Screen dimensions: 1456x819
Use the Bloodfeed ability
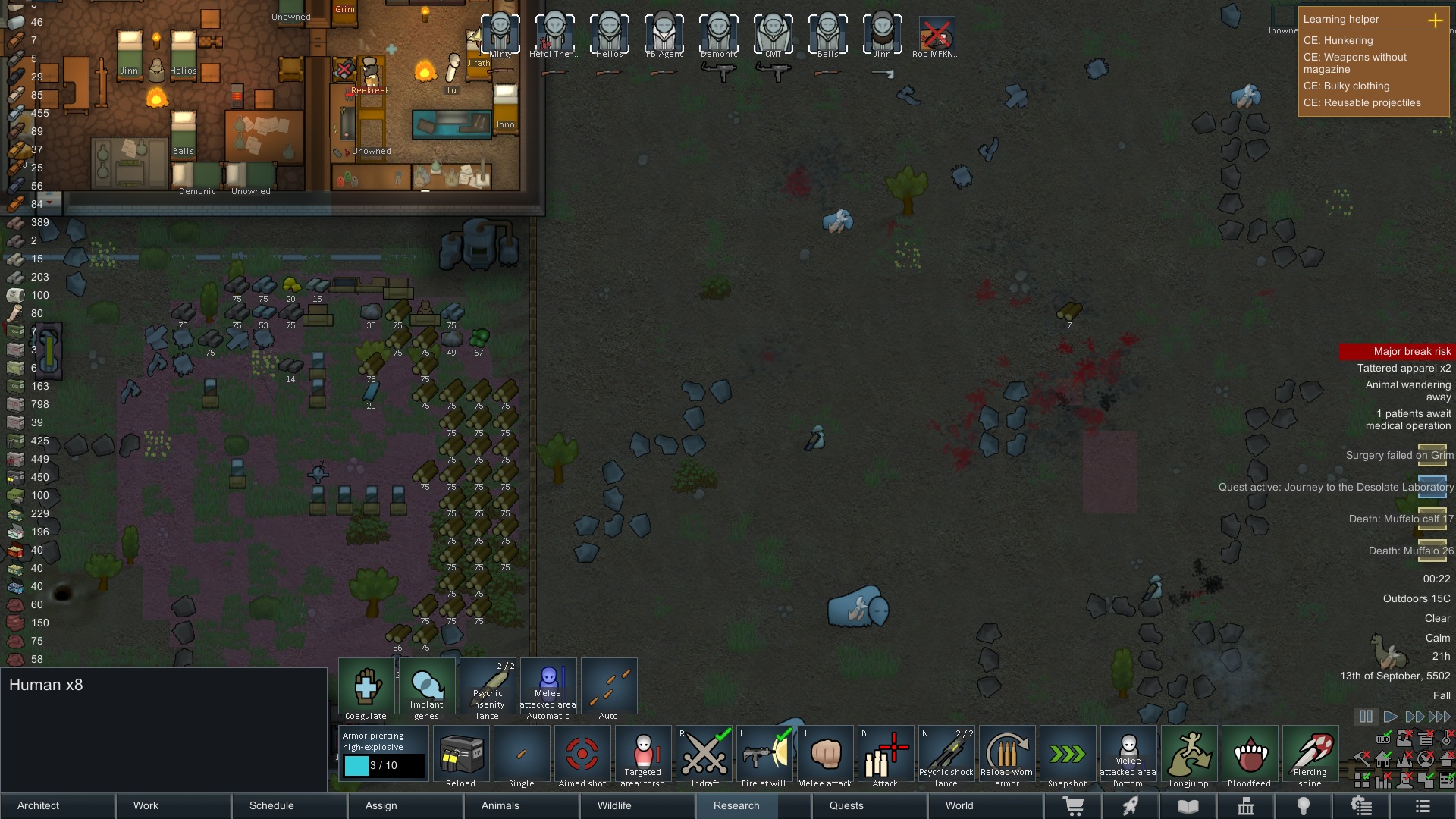click(x=1250, y=755)
